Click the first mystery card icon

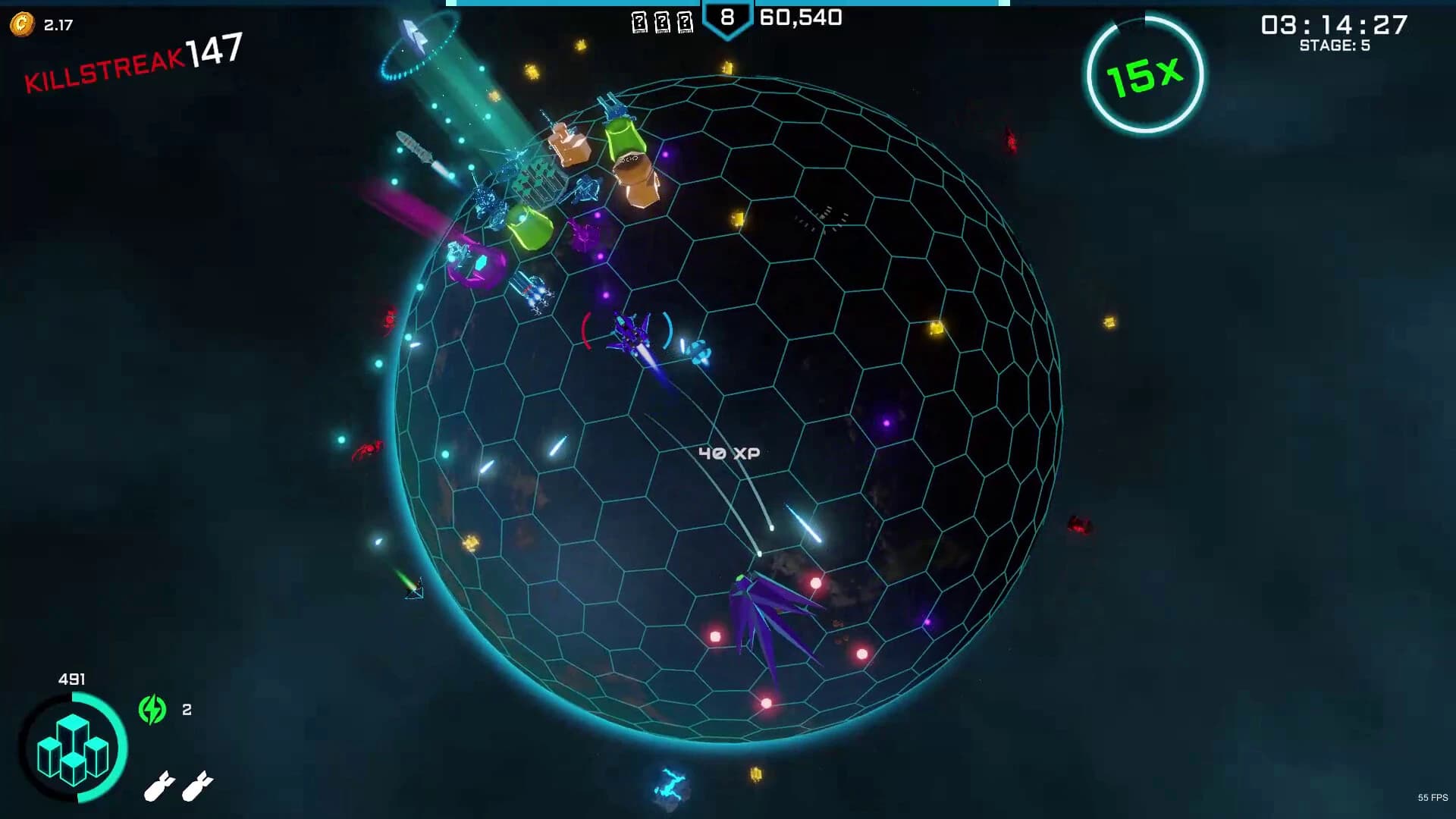(x=639, y=22)
